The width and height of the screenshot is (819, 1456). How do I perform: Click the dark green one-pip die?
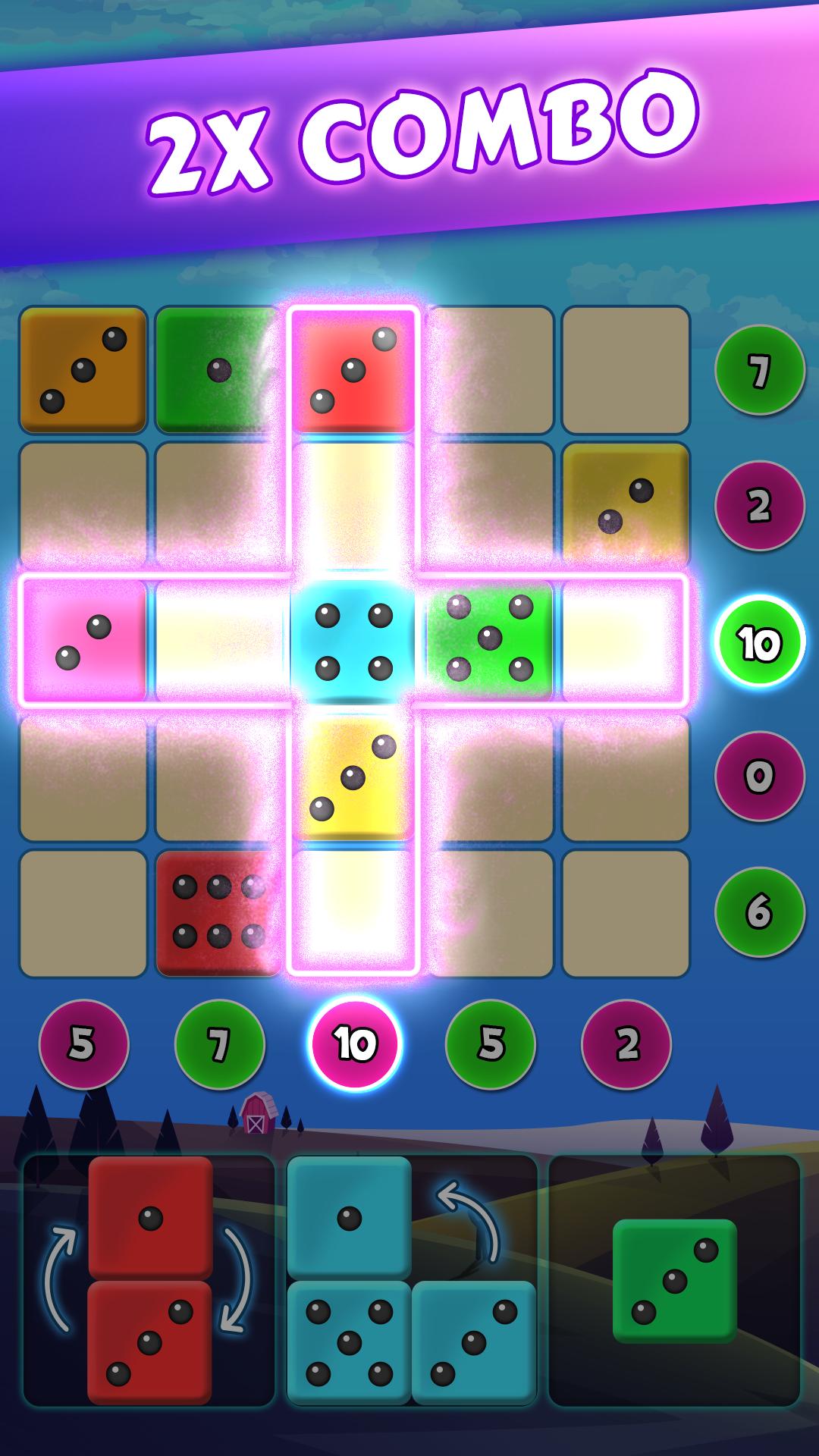click(x=218, y=370)
